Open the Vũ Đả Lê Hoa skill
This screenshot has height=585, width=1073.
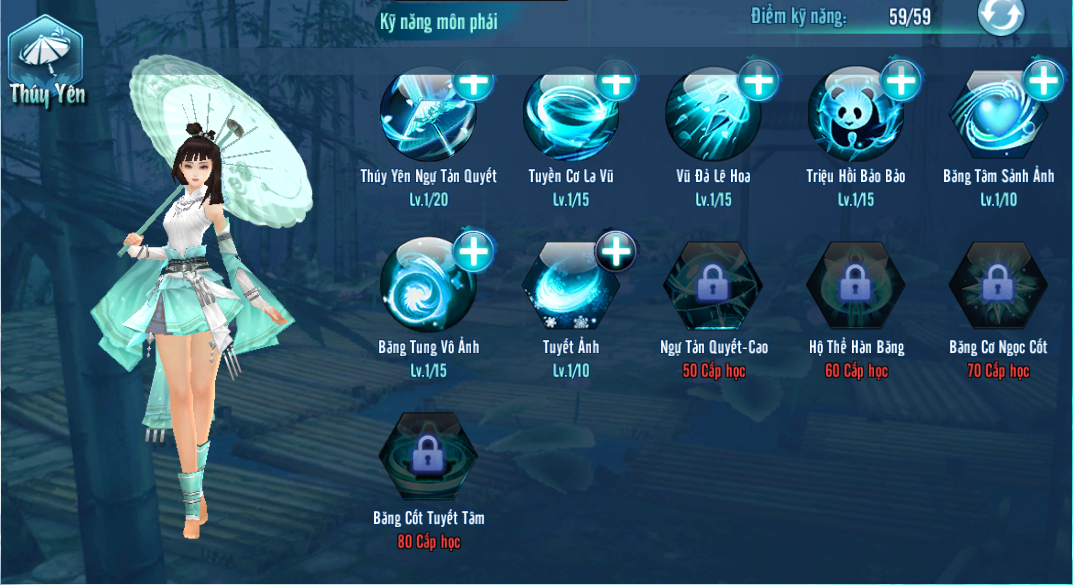712,115
